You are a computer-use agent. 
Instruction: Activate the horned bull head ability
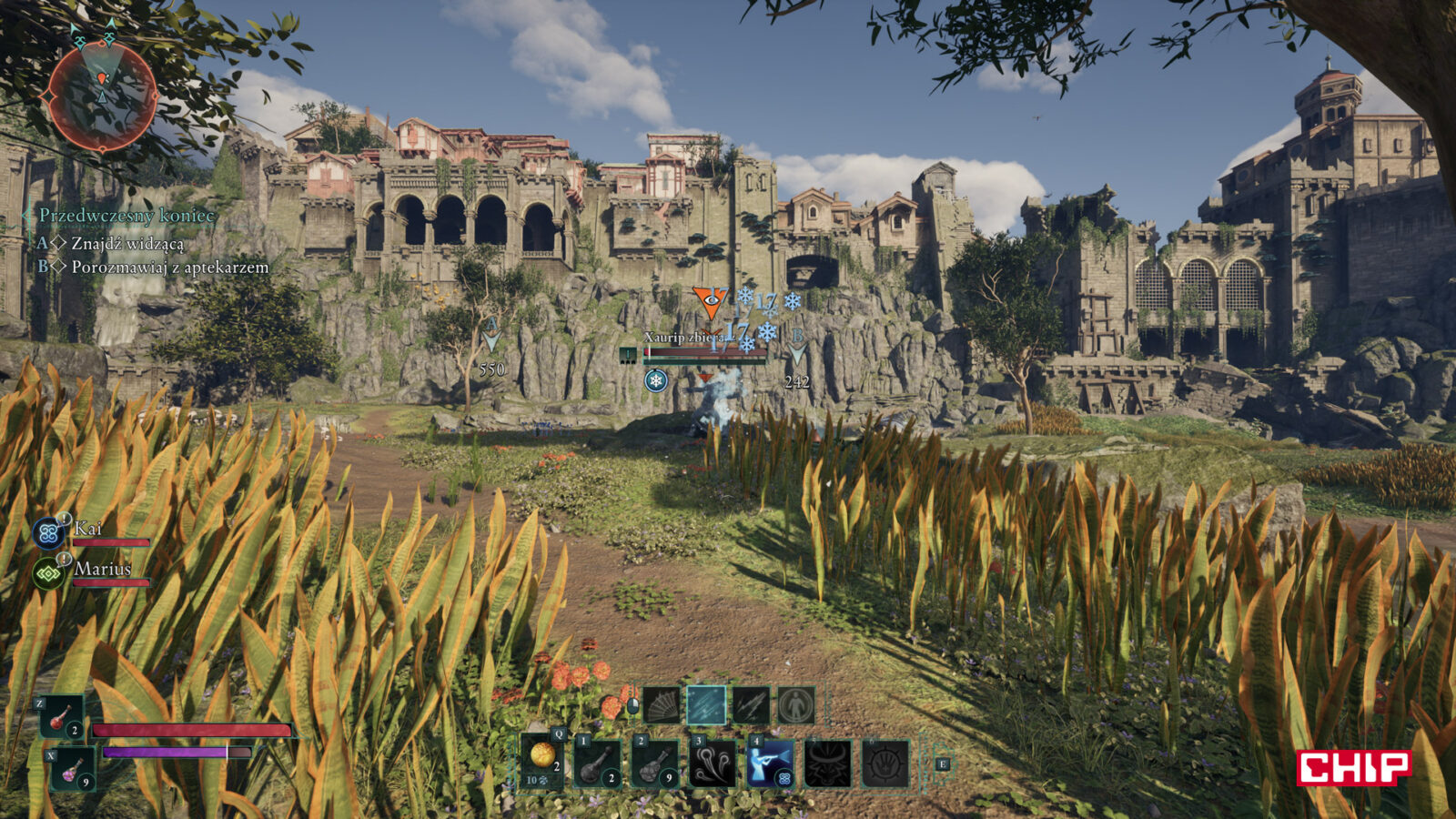(x=827, y=763)
